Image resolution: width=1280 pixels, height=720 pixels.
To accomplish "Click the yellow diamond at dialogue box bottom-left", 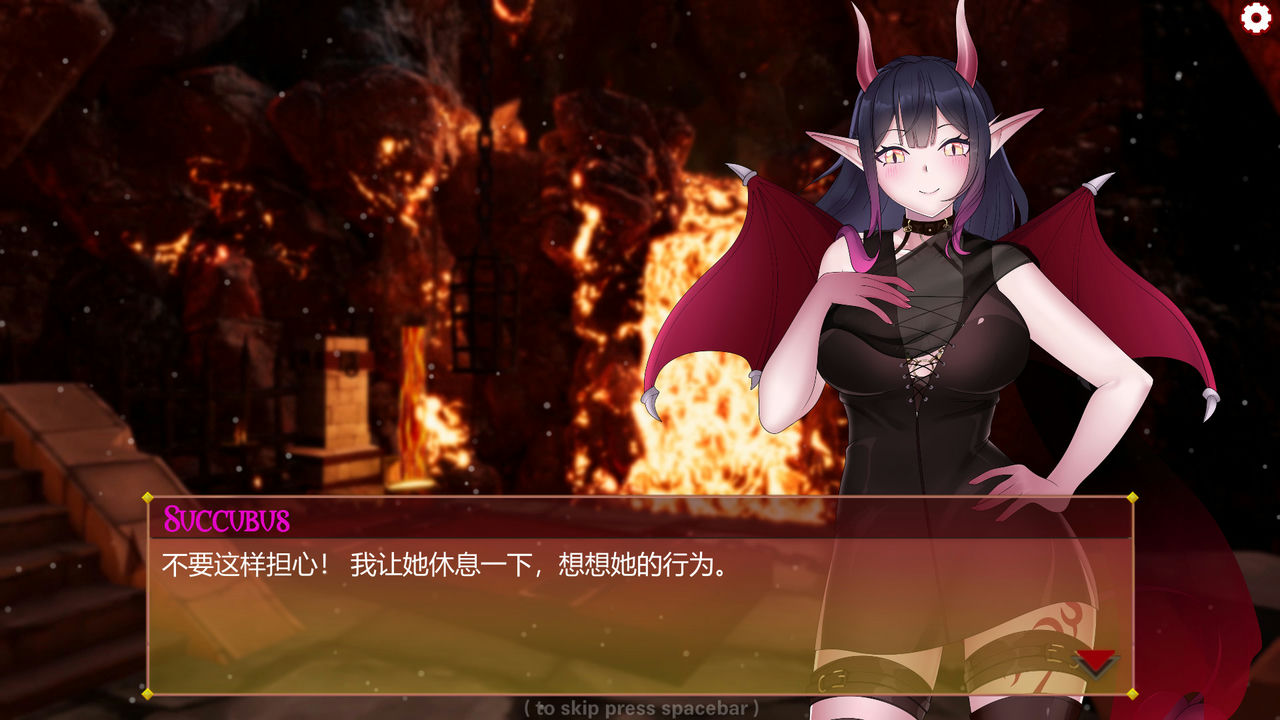I will [x=148, y=692].
